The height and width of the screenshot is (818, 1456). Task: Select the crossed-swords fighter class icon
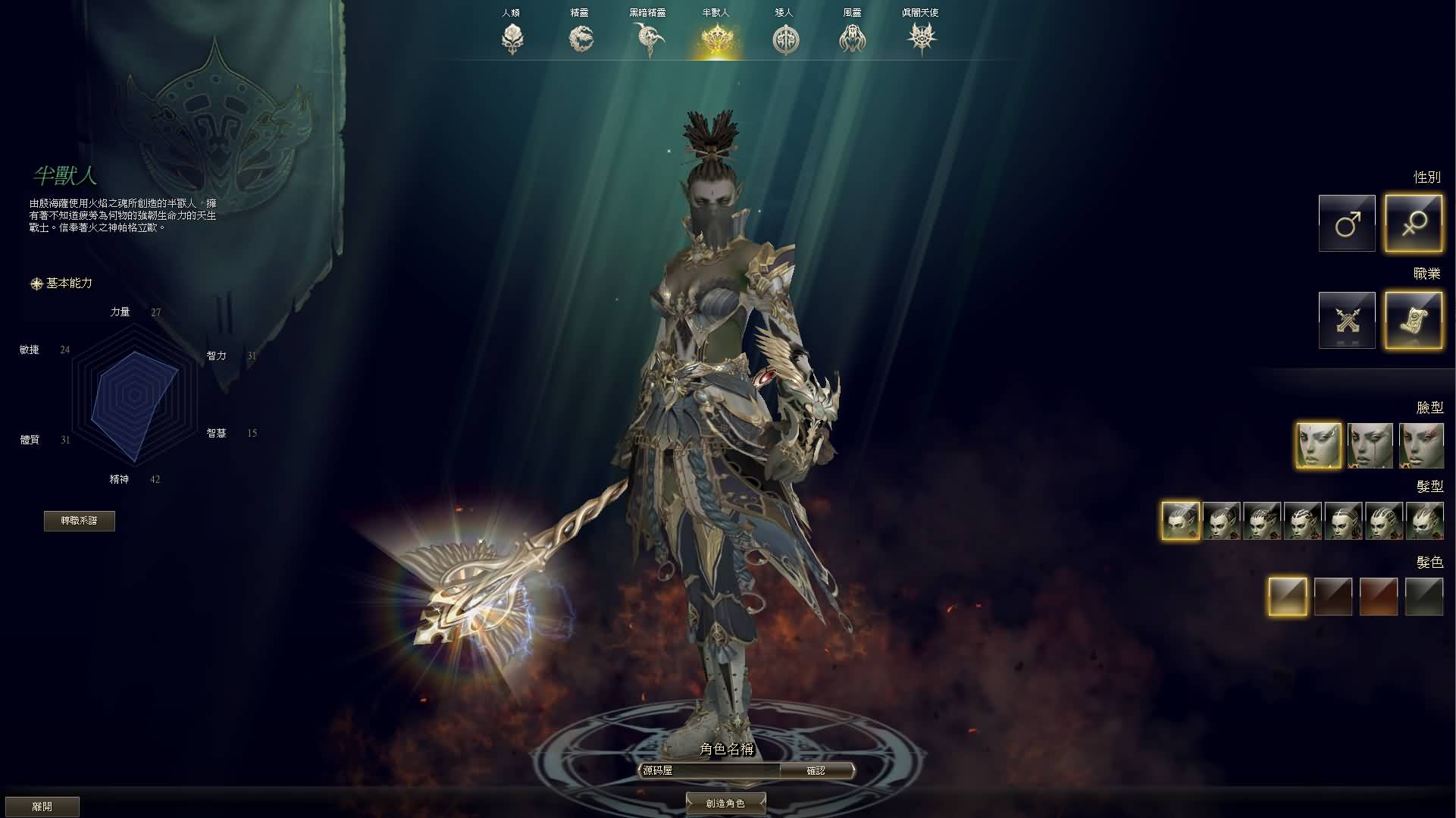pyautogui.click(x=1346, y=319)
